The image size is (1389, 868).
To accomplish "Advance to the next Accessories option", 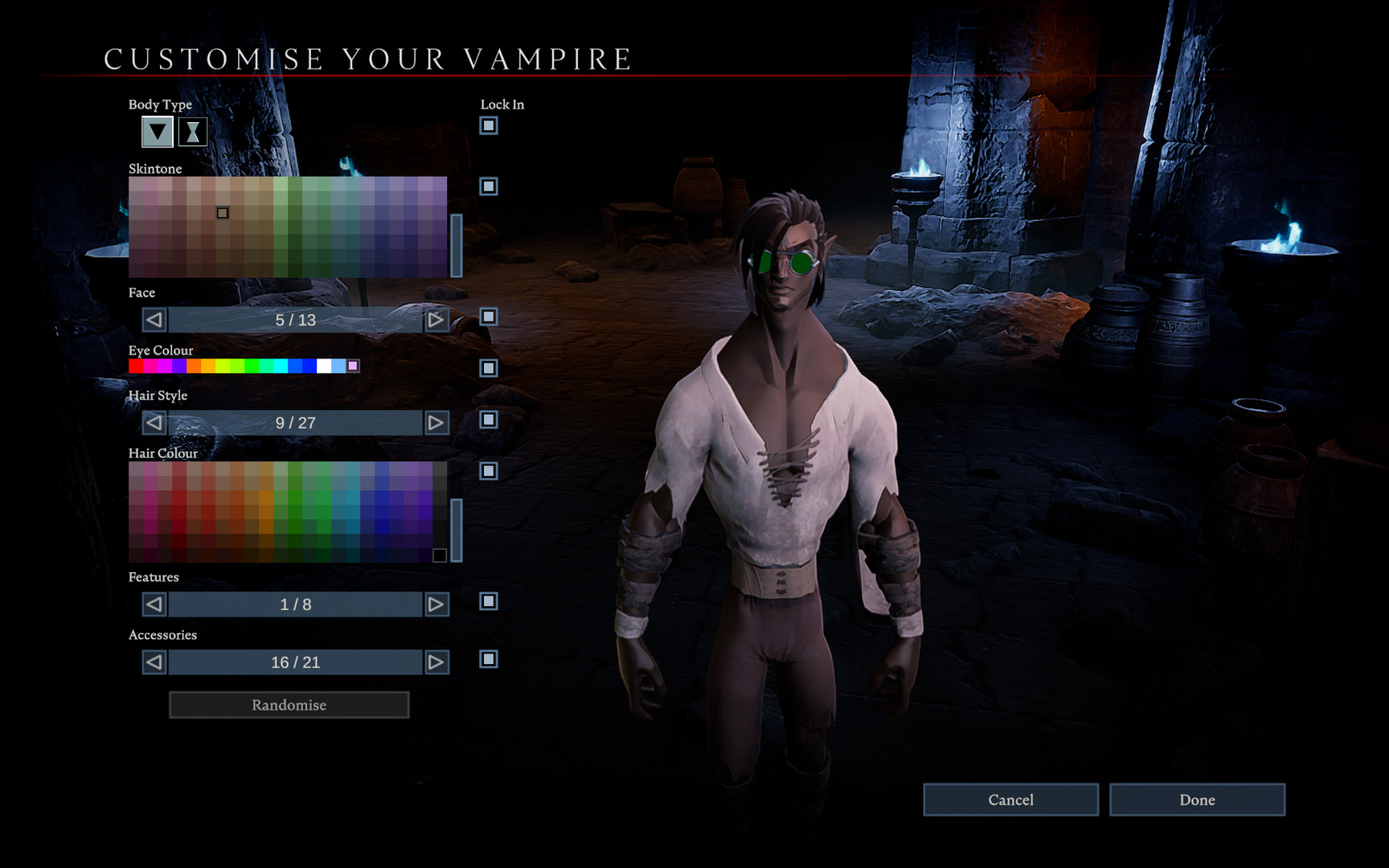I will [x=436, y=661].
